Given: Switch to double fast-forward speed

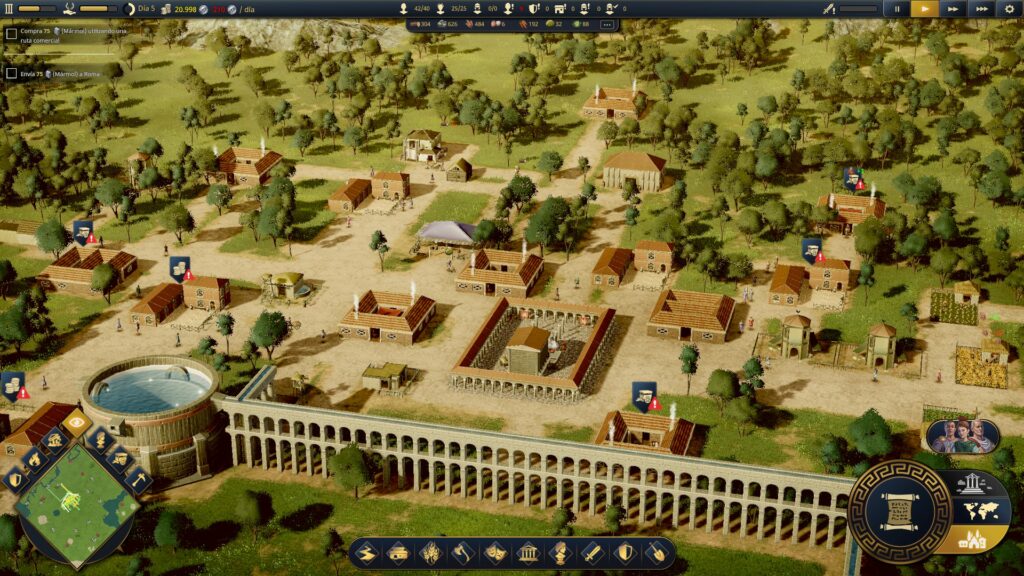Looking at the screenshot, I should [x=953, y=8].
